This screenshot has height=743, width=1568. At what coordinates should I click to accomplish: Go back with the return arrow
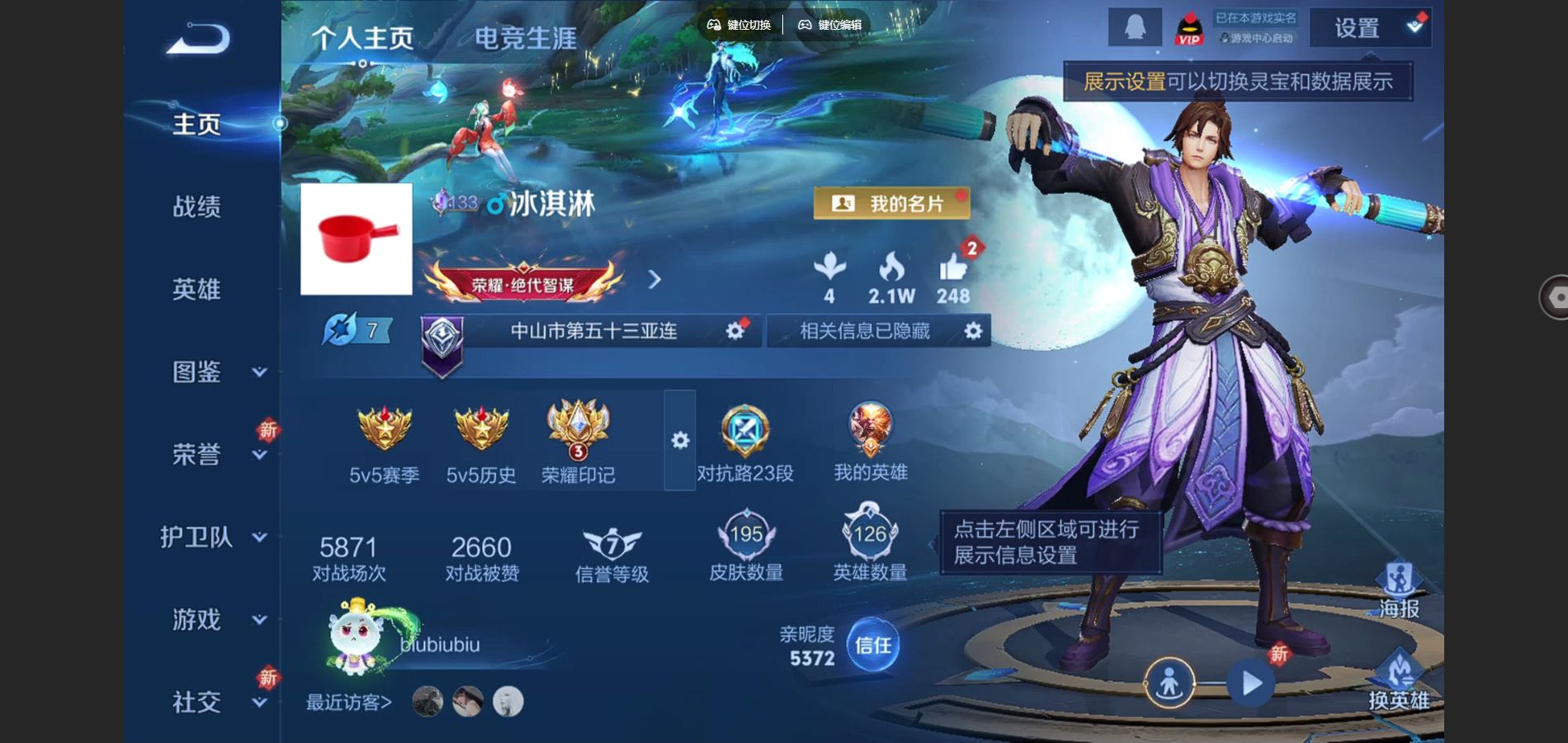(198, 39)
